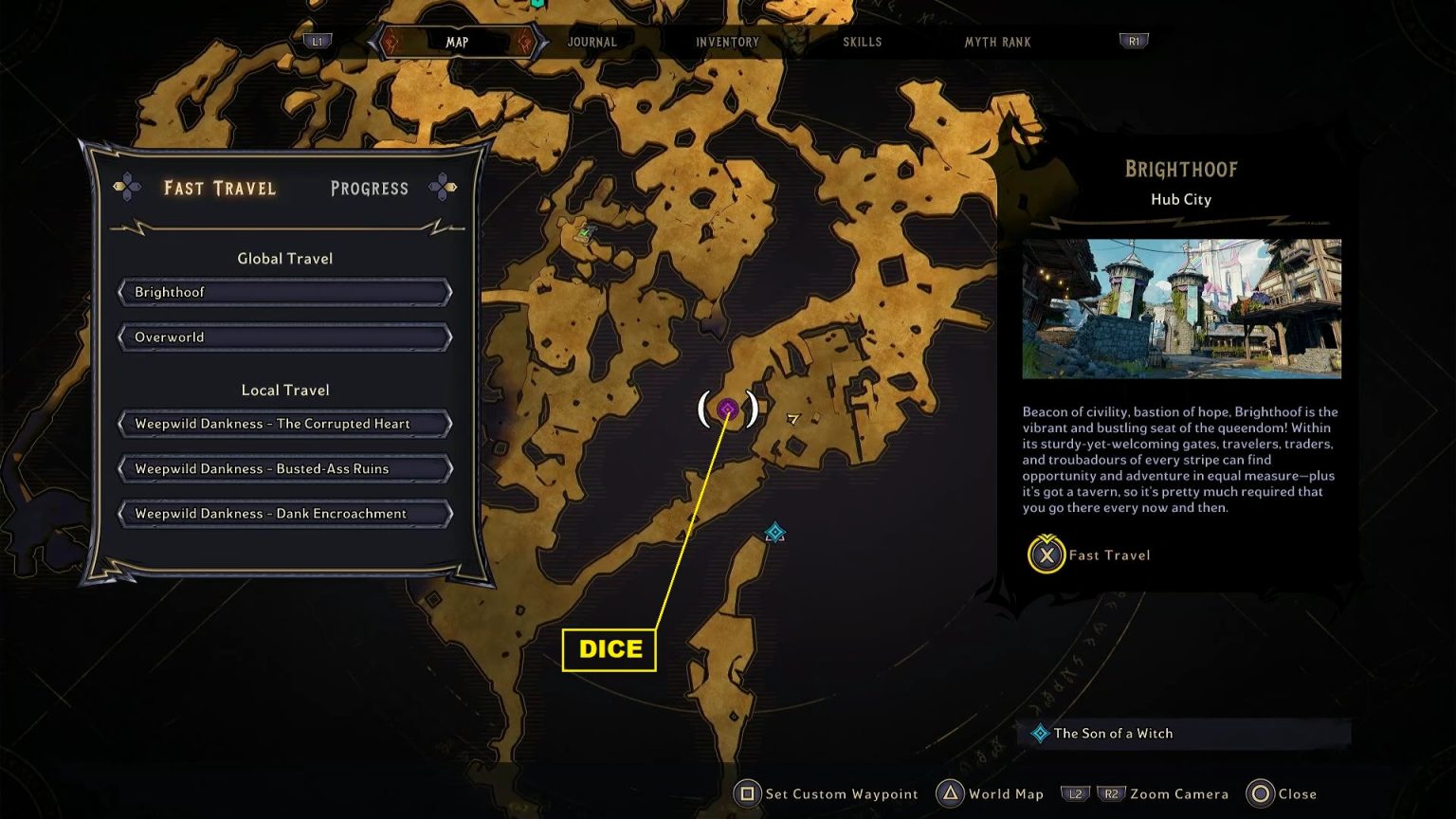1456x819 pixels.
Task: Fast travel to Brighthoof
Action: click(x=283, y=292)
